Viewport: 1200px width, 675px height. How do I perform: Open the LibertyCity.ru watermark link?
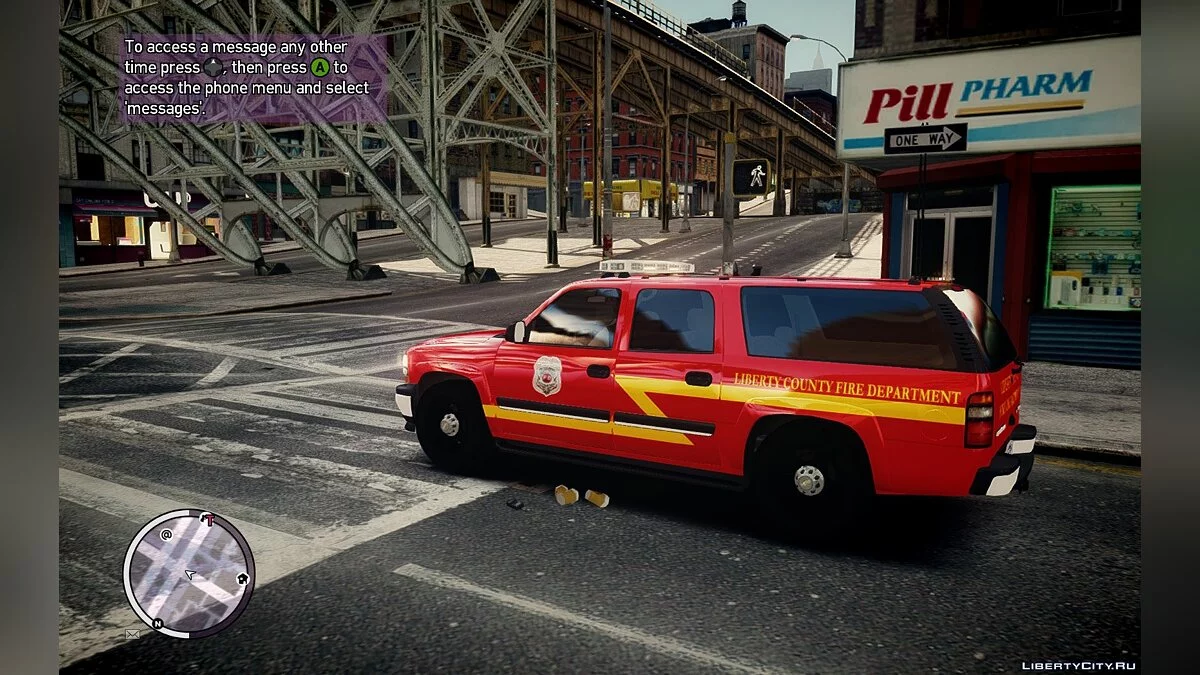(x=1078, y=665)
